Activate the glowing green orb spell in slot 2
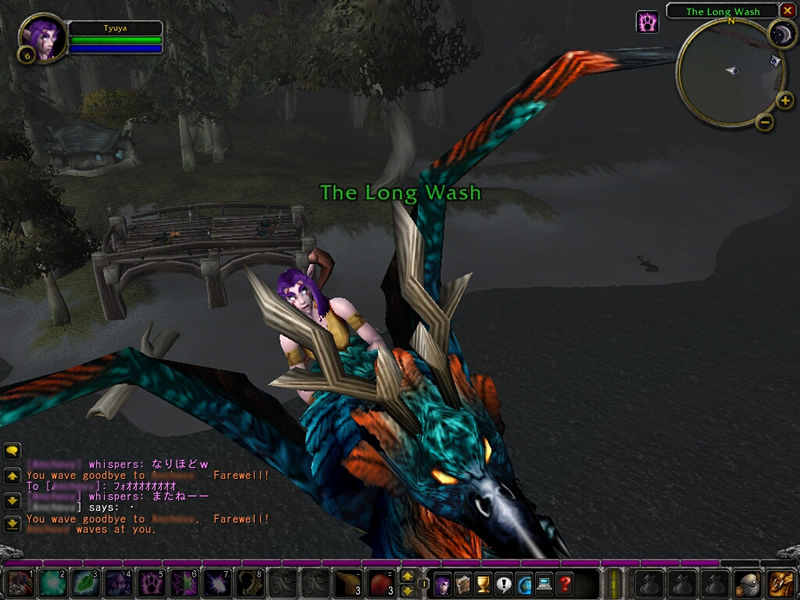800x600 pixels. tap(53, 583)
